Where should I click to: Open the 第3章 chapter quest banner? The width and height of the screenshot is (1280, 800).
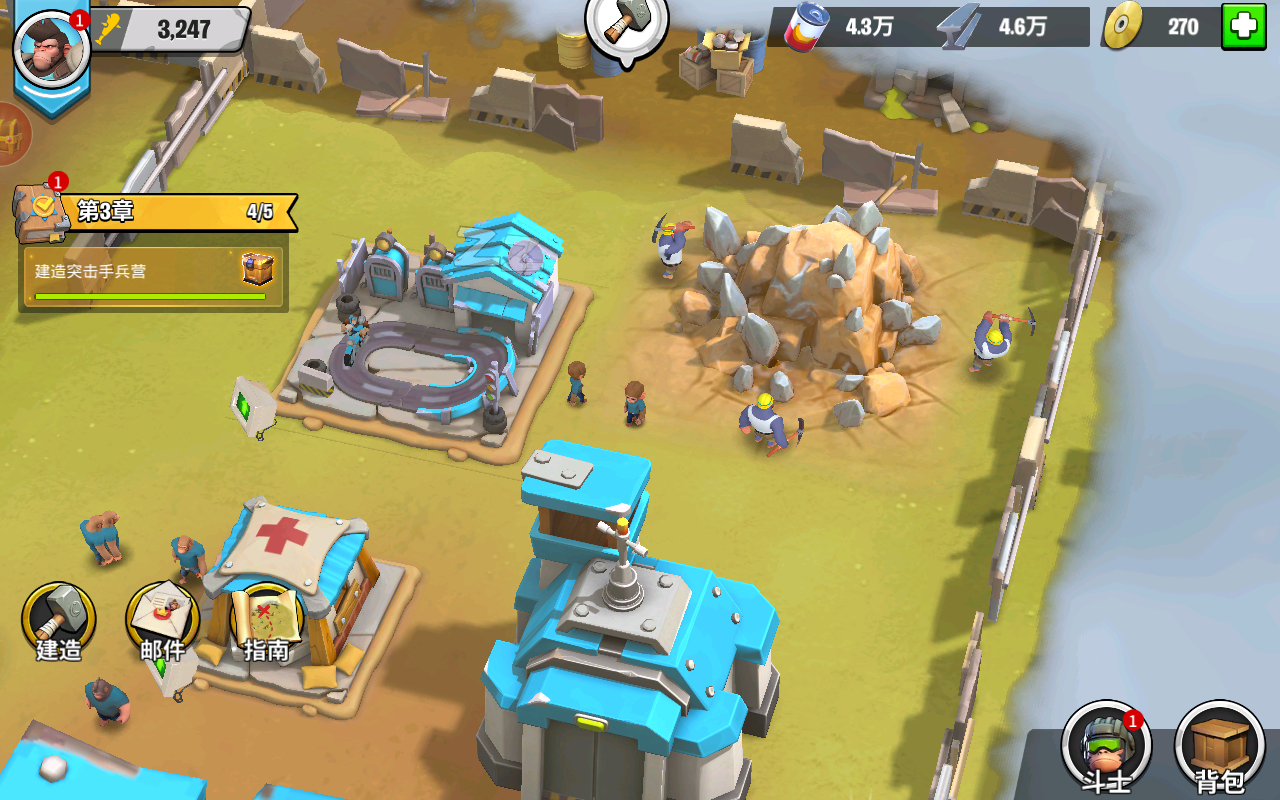[x=180, y=212]
